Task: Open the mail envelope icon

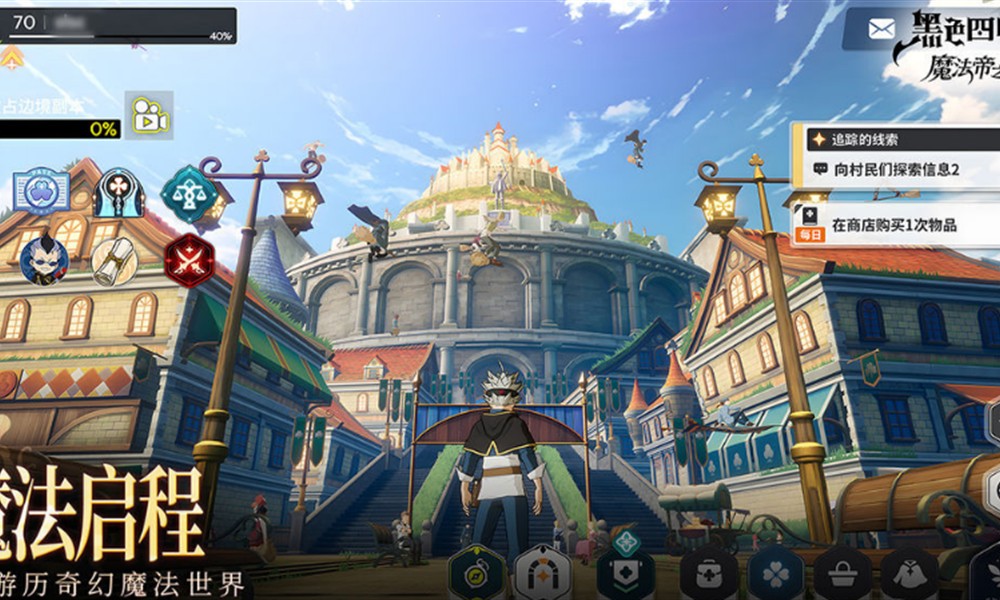Action: tap(881, 29)
